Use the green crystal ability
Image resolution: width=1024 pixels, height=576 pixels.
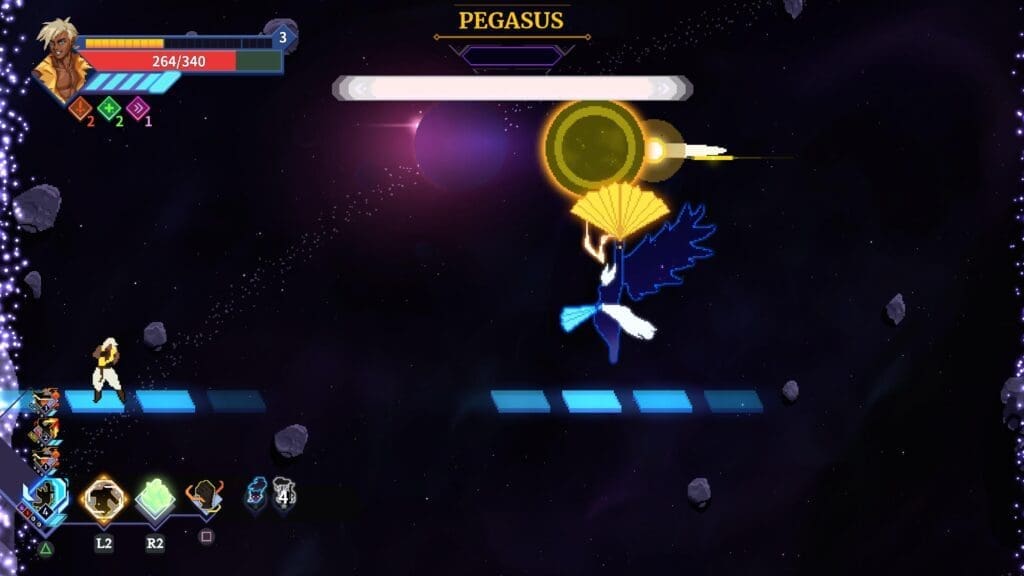coord(155,498)
